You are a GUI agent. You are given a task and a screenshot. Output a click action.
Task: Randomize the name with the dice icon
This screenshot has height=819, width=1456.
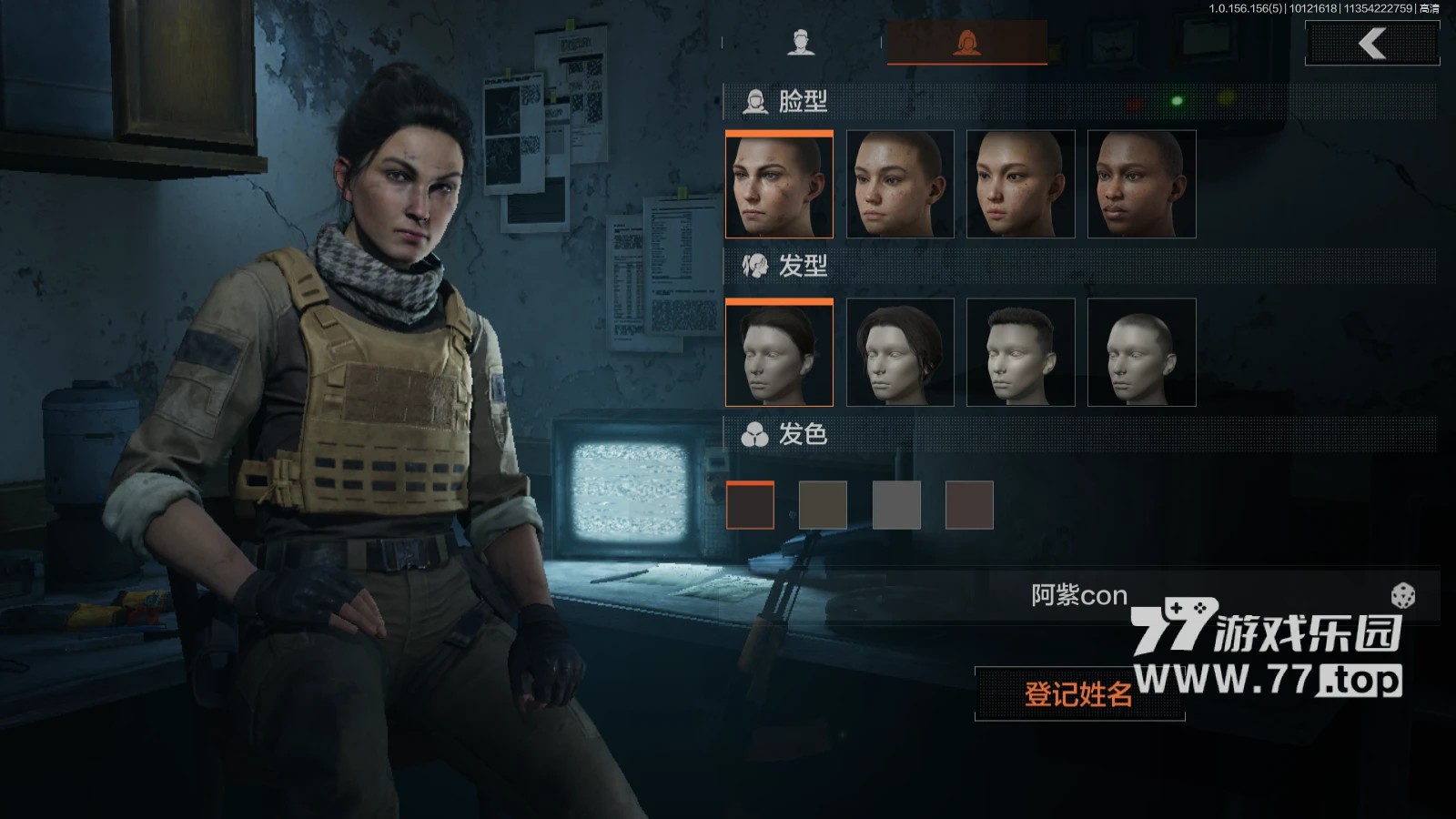(x=1402, y=597)
